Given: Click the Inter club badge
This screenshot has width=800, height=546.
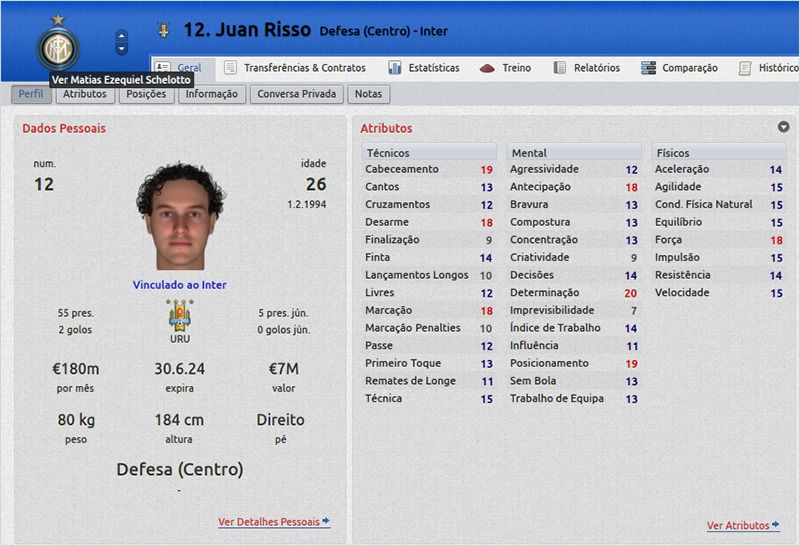Looking at the screenshot, I should [x=57, y=48].
